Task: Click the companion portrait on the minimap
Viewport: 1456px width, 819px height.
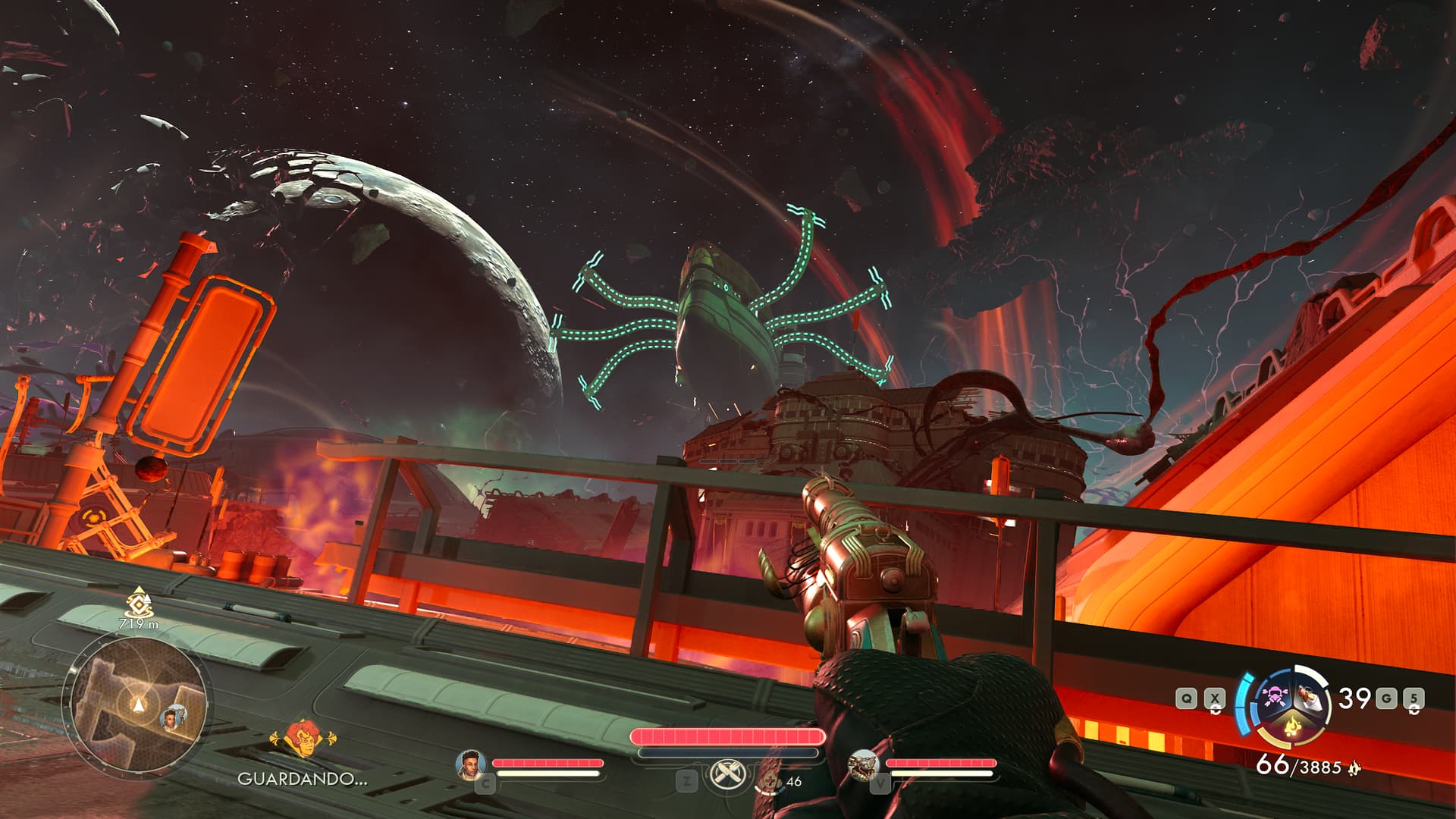Action: point(174,717)
